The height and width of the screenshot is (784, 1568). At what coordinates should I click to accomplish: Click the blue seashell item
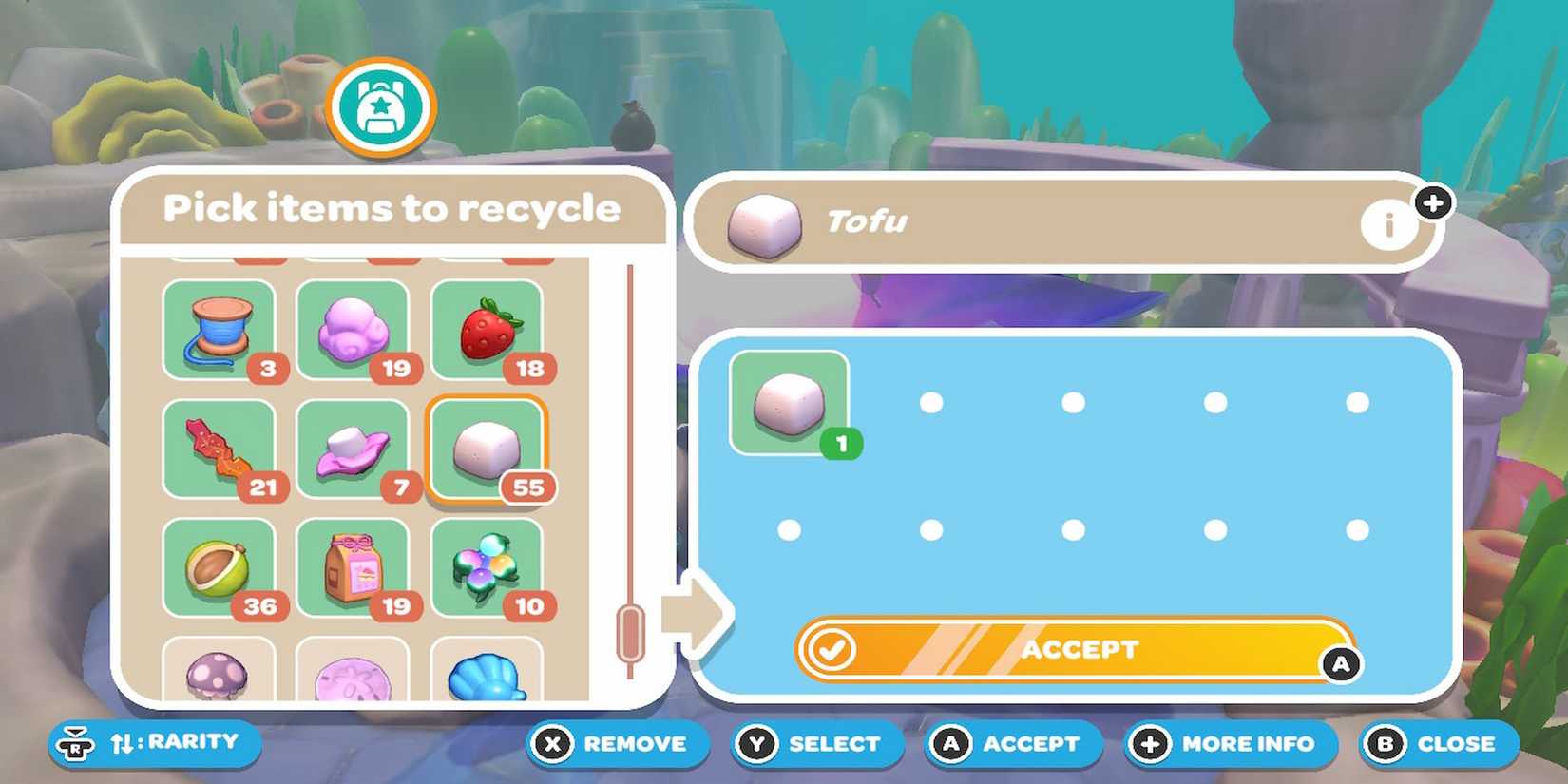490,675
